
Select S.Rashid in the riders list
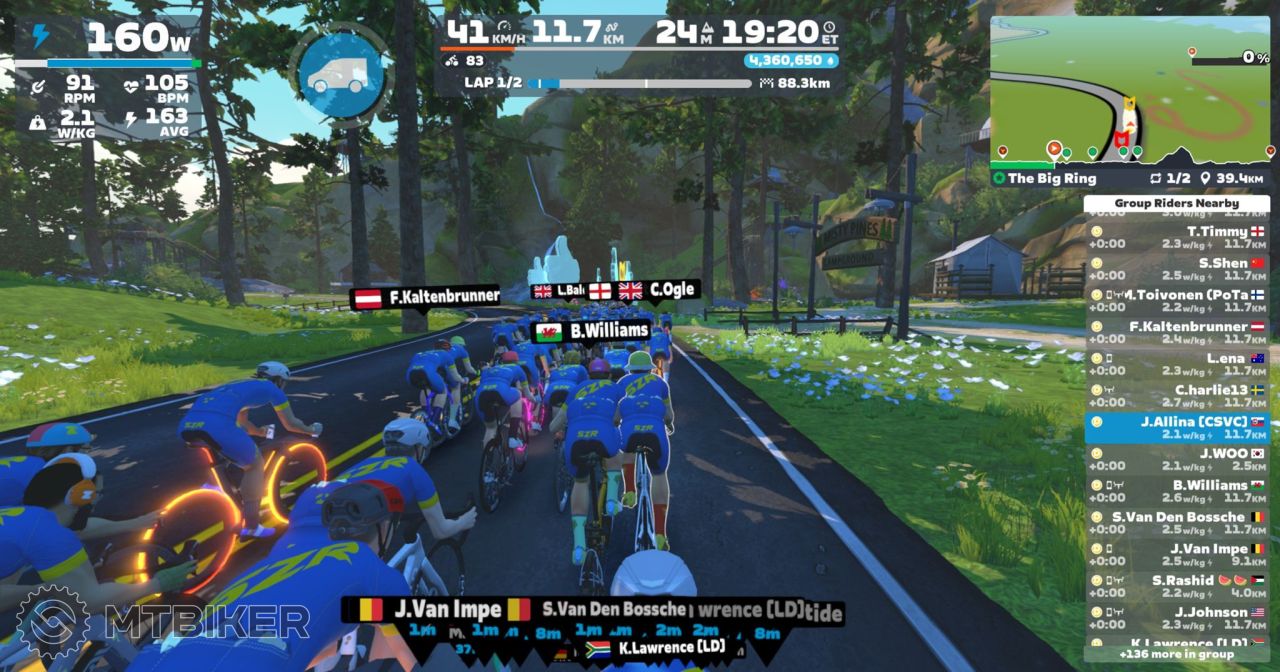click(x=1177, y=587)
